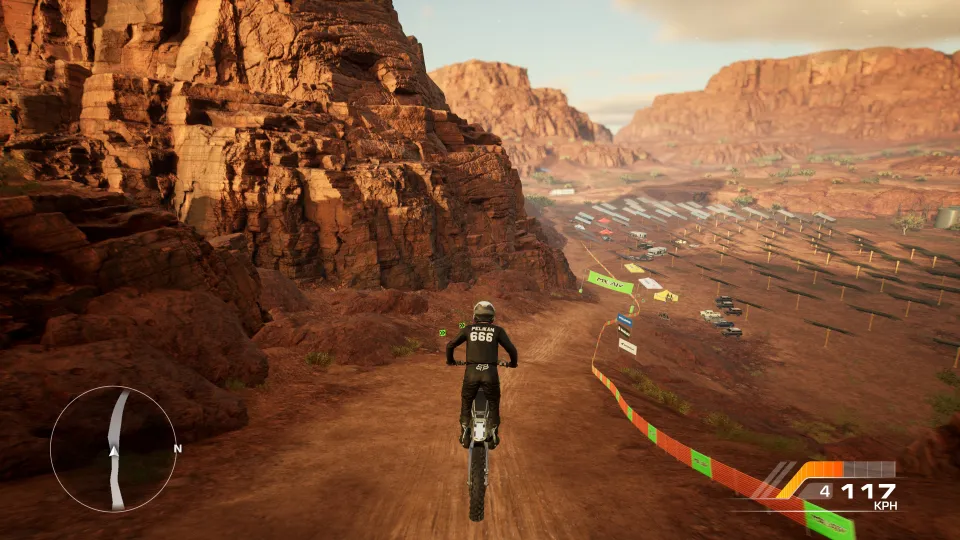Click the circular track minimap
This screenshot has width=960, height=540.
[x=113, y=449]
